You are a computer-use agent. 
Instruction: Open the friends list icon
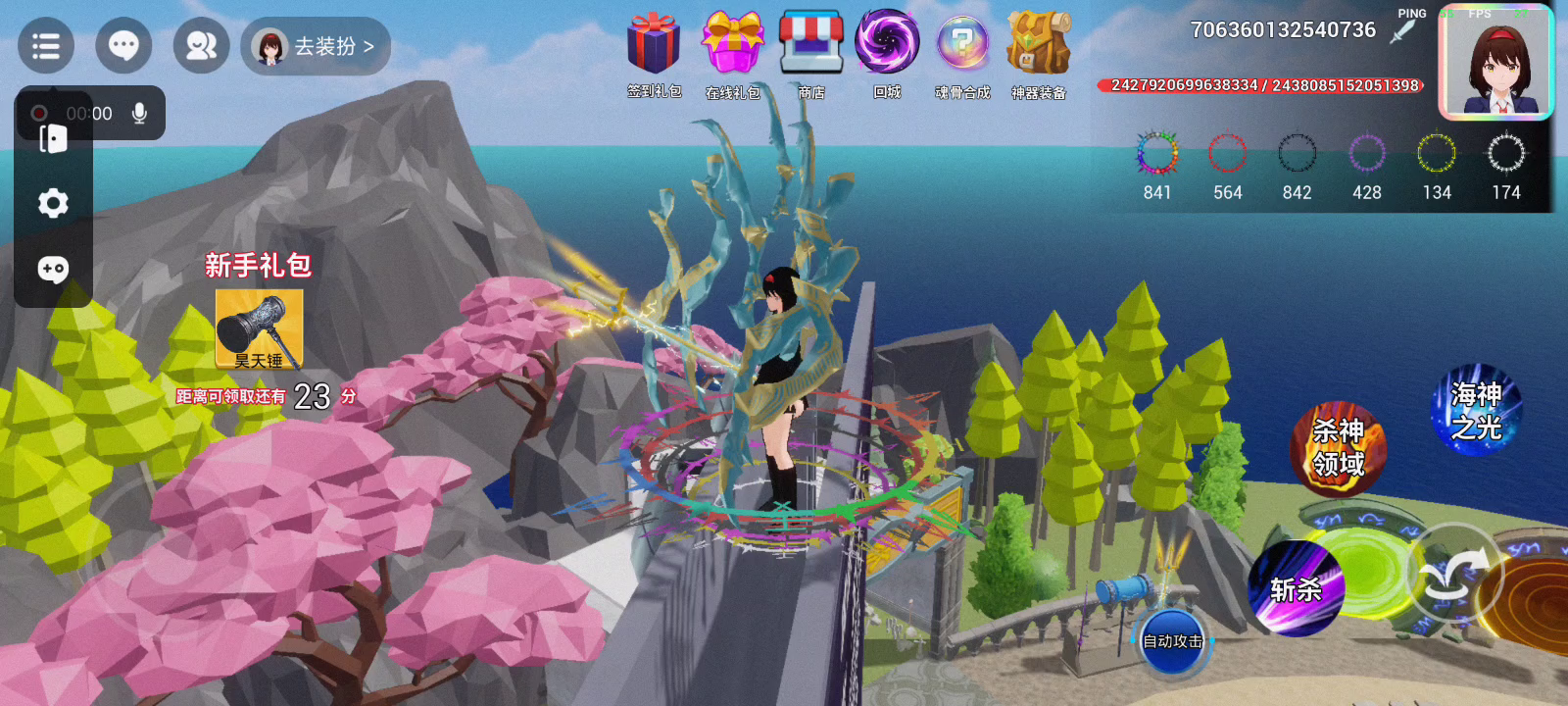coord(201,46)
